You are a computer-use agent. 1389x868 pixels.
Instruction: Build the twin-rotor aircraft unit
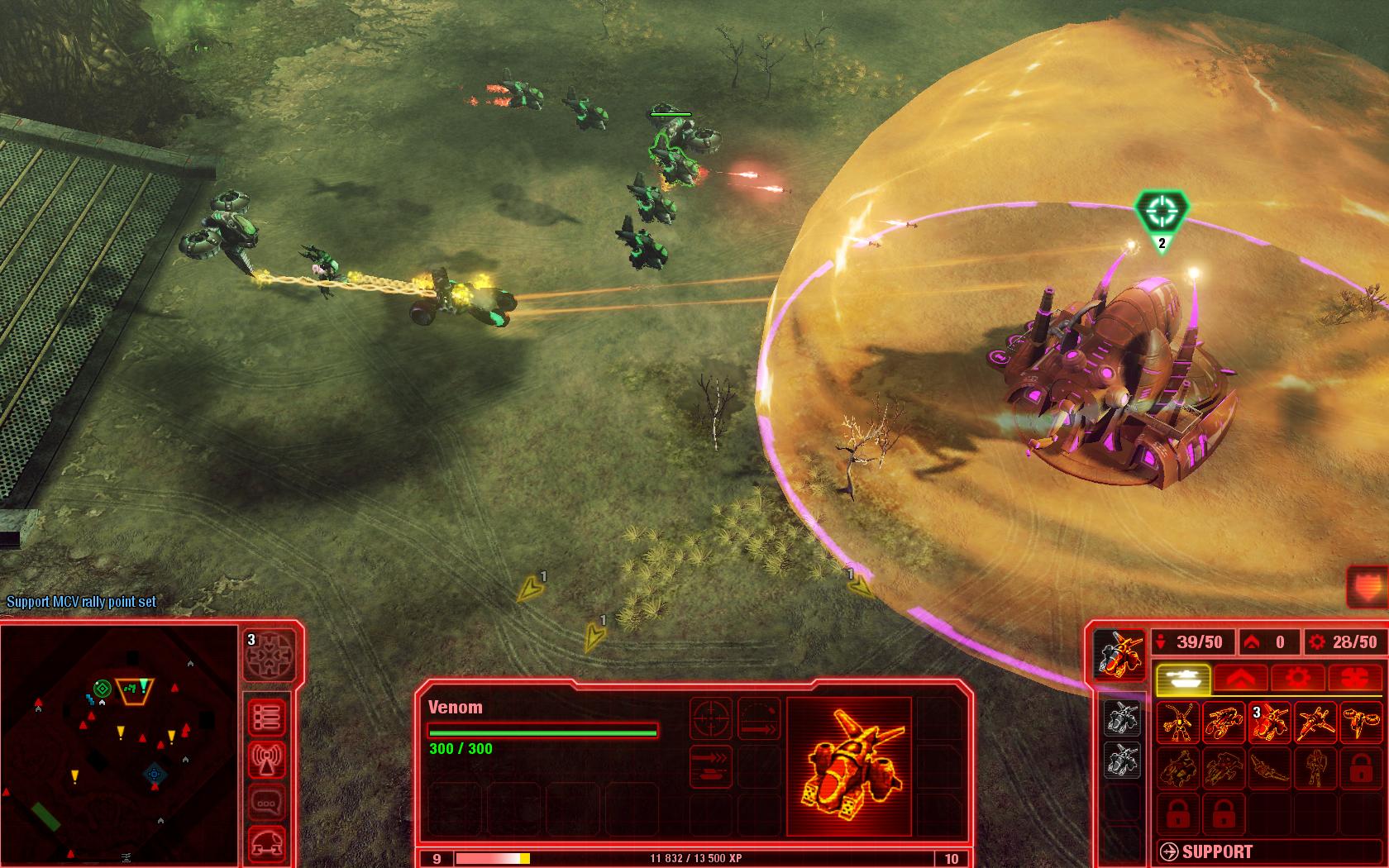coord(1361,723)
